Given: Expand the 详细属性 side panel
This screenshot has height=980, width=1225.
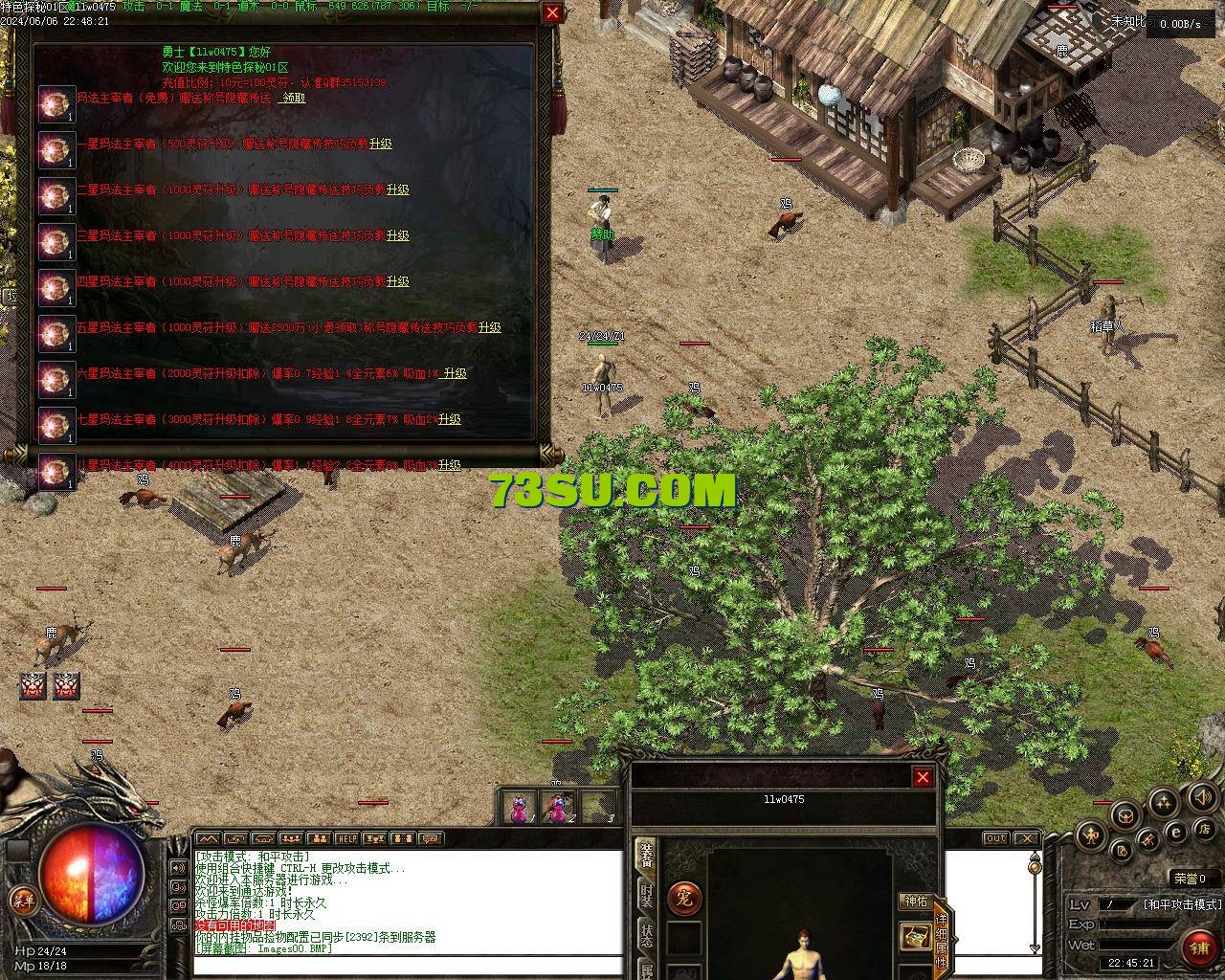Looking at the screenshot, I should pos(942,926).
